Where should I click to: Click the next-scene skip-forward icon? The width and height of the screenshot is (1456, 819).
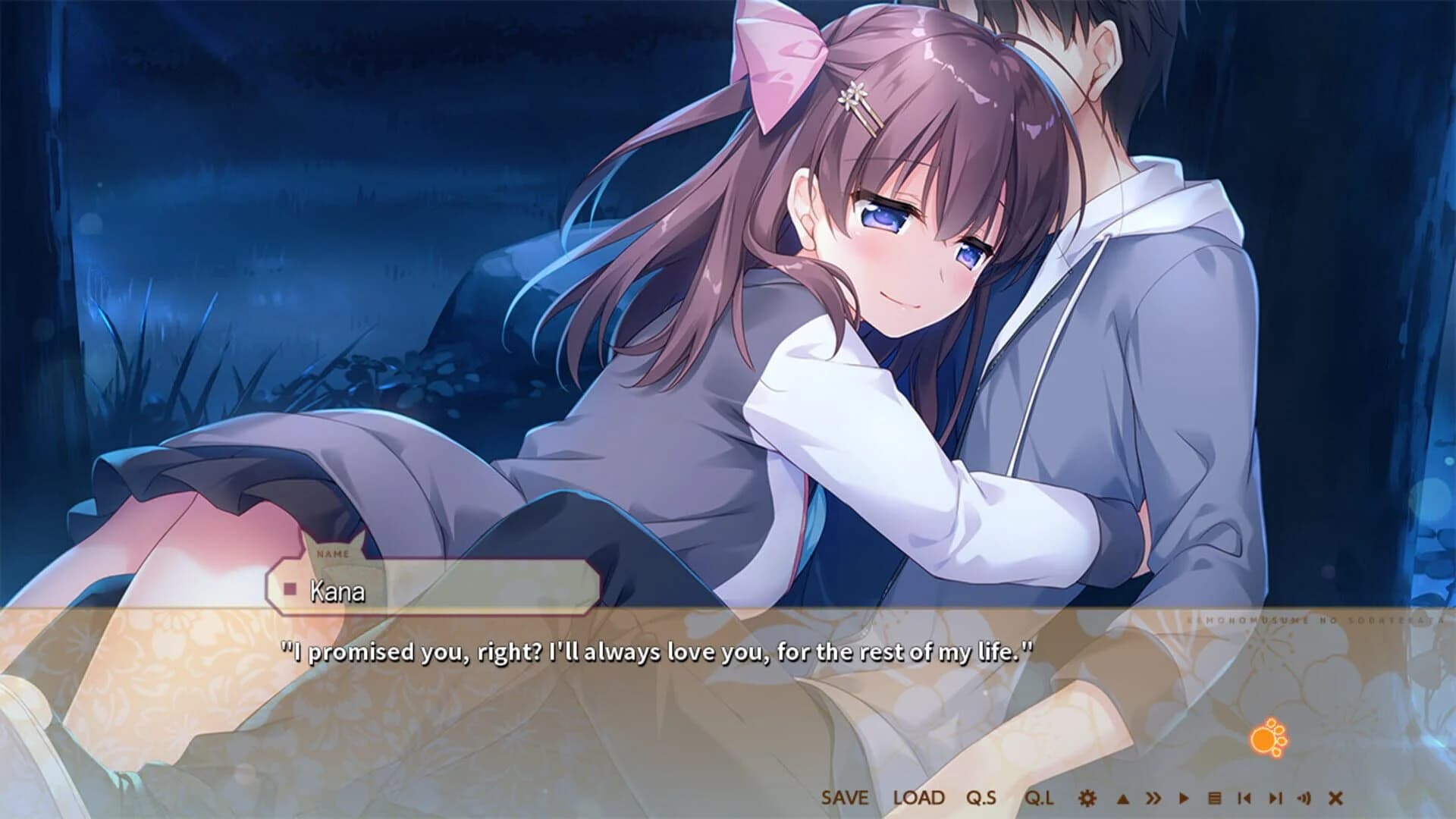pyautogui.click(x=1275, y=799)
